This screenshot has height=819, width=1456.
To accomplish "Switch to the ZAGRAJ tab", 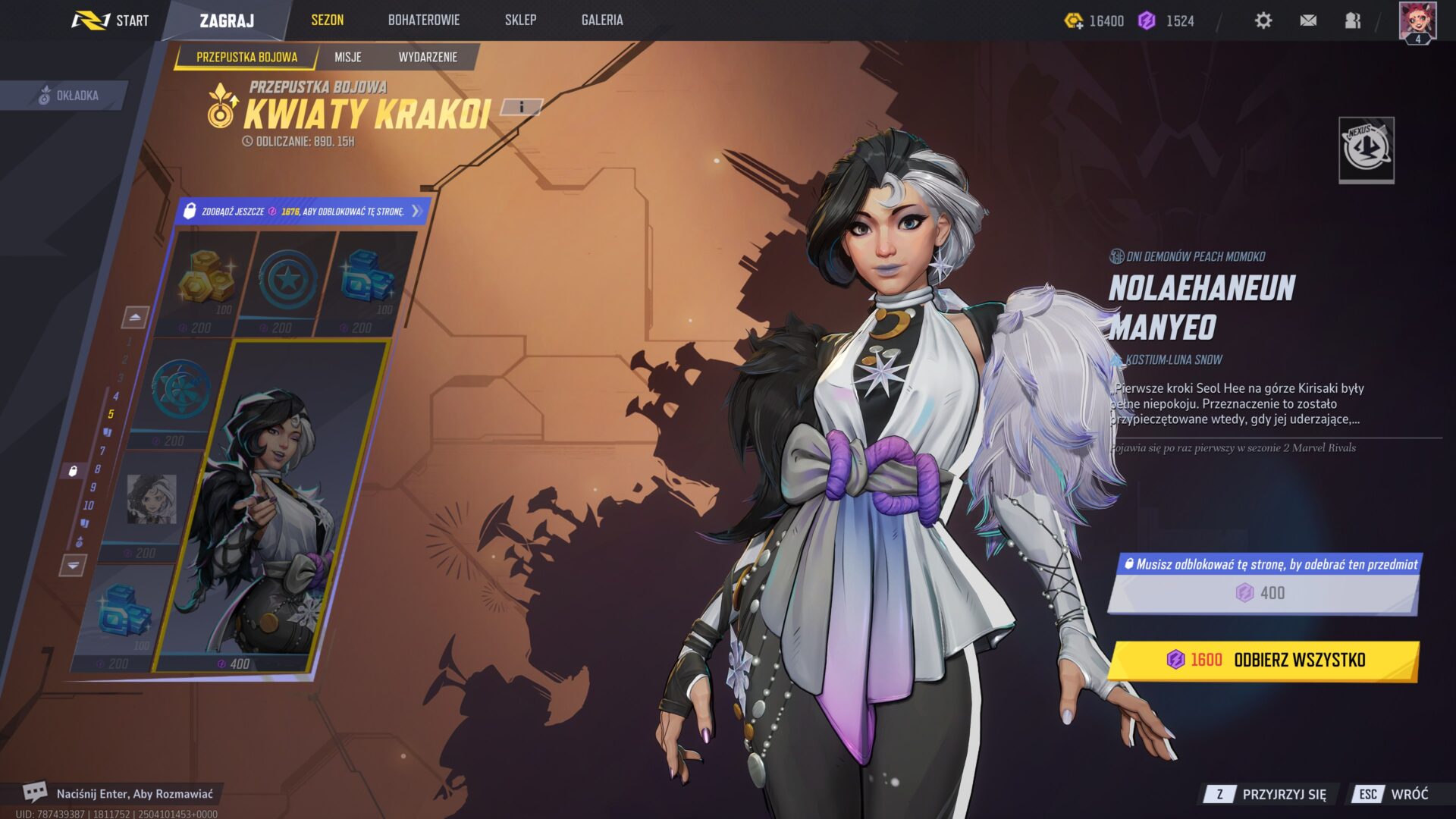I will click(x=227, y=20).
